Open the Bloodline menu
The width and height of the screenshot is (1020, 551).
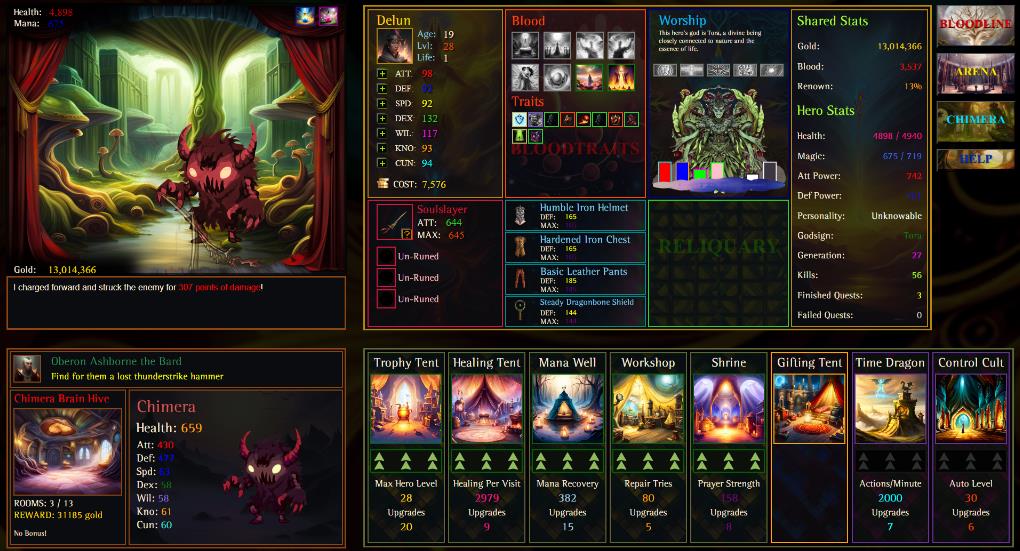(x=974, y=25)
